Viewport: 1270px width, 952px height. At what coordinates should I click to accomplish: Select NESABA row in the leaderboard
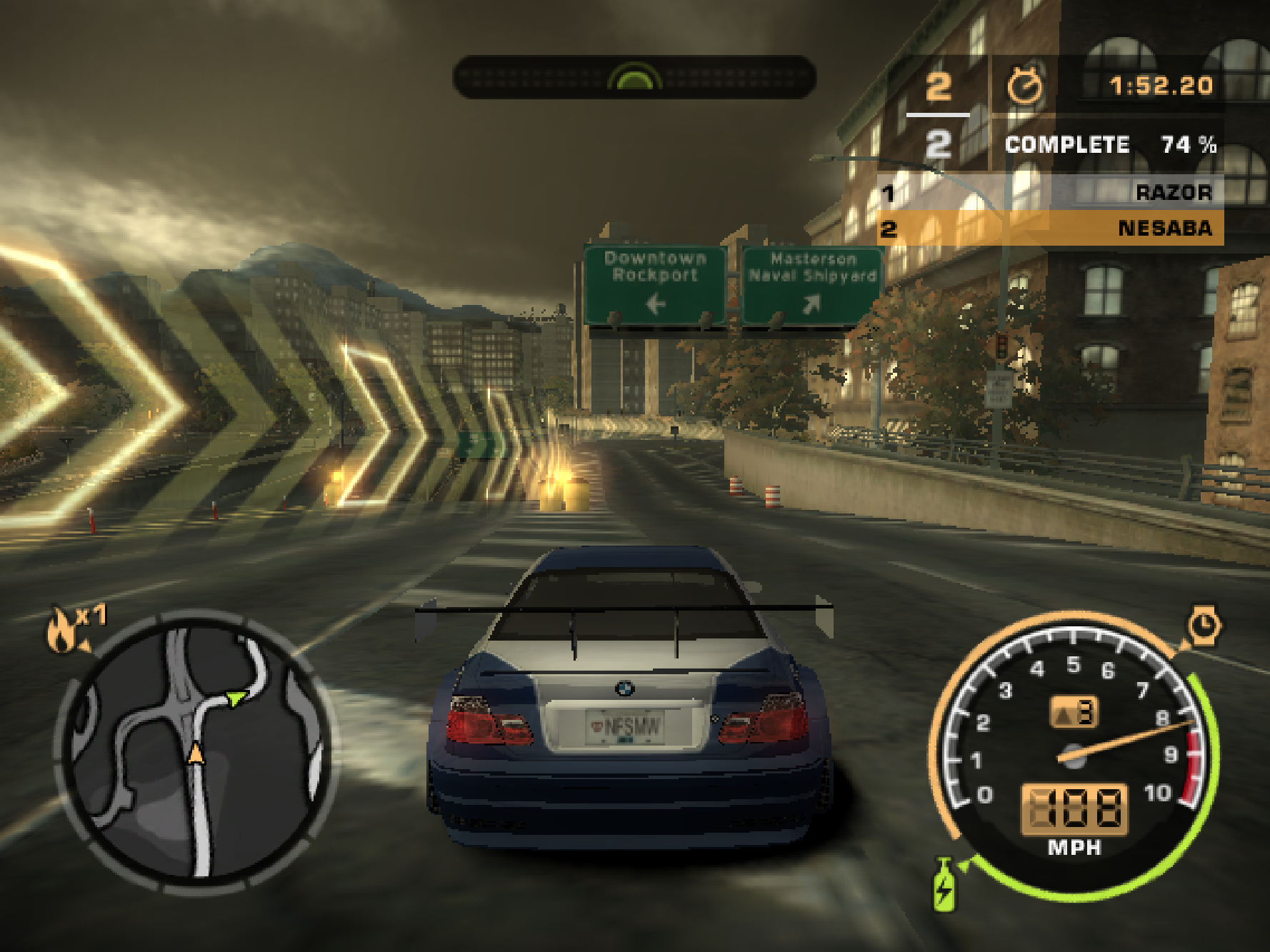click(1050, 229)
